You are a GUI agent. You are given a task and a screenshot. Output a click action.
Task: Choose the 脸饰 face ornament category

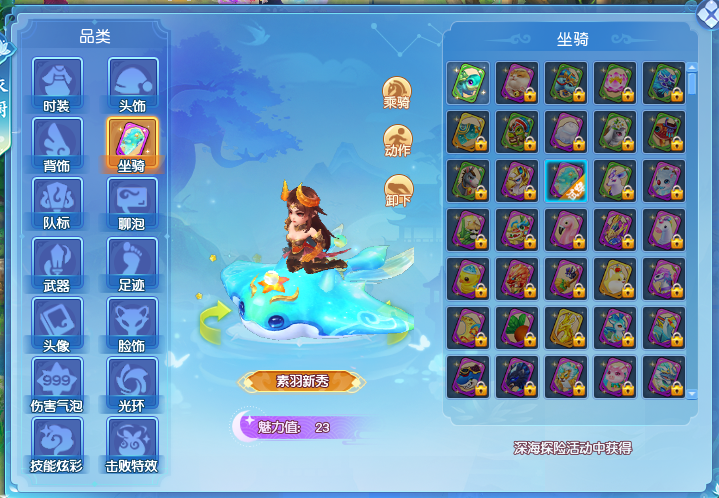point(133,323)
